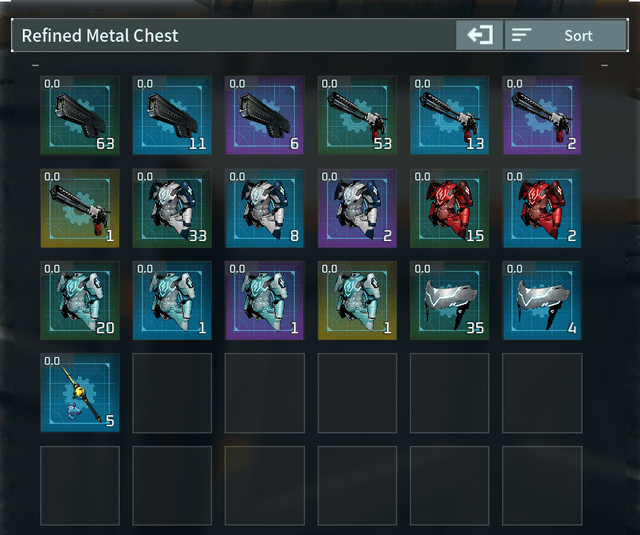Viewport: 640px width, 535px height.
Task: Pick the white-blue armor stack of 33
Action: point(172,208)
